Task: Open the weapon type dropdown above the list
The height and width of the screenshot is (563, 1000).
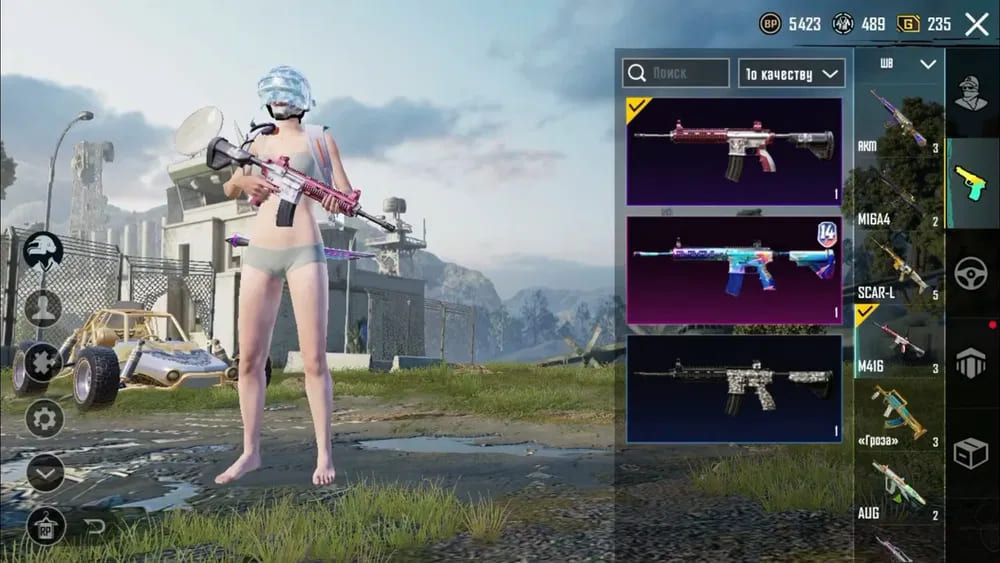Action: (907, 64)
